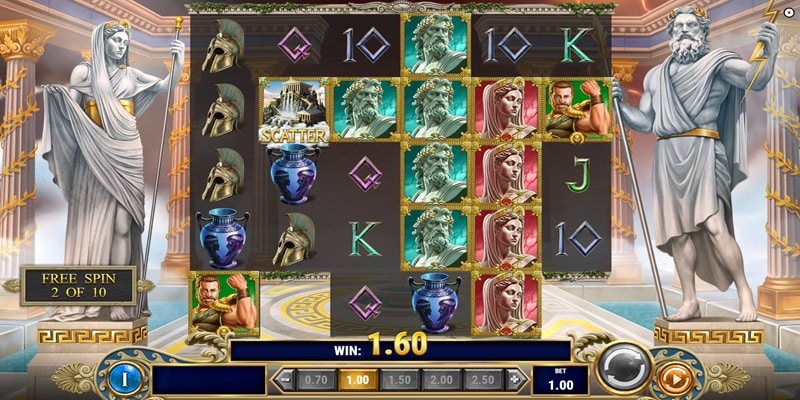Set the bet to 1.50

point(398,380)
